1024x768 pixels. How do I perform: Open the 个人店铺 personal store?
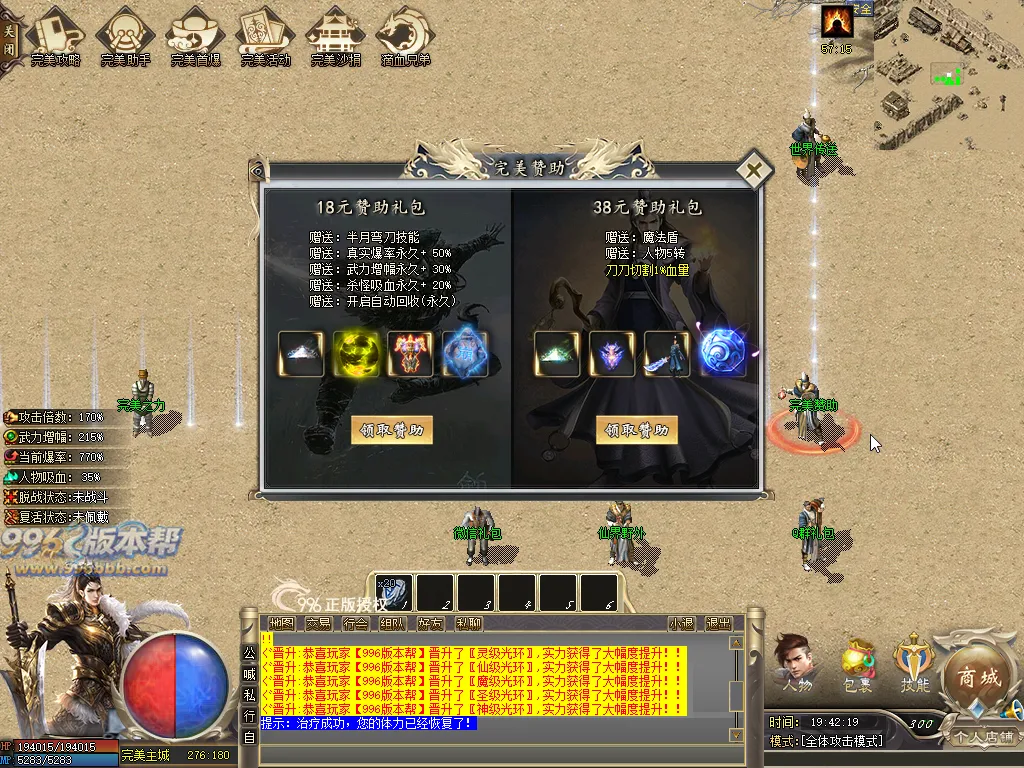pyautogui.click(x=983, y=737)
